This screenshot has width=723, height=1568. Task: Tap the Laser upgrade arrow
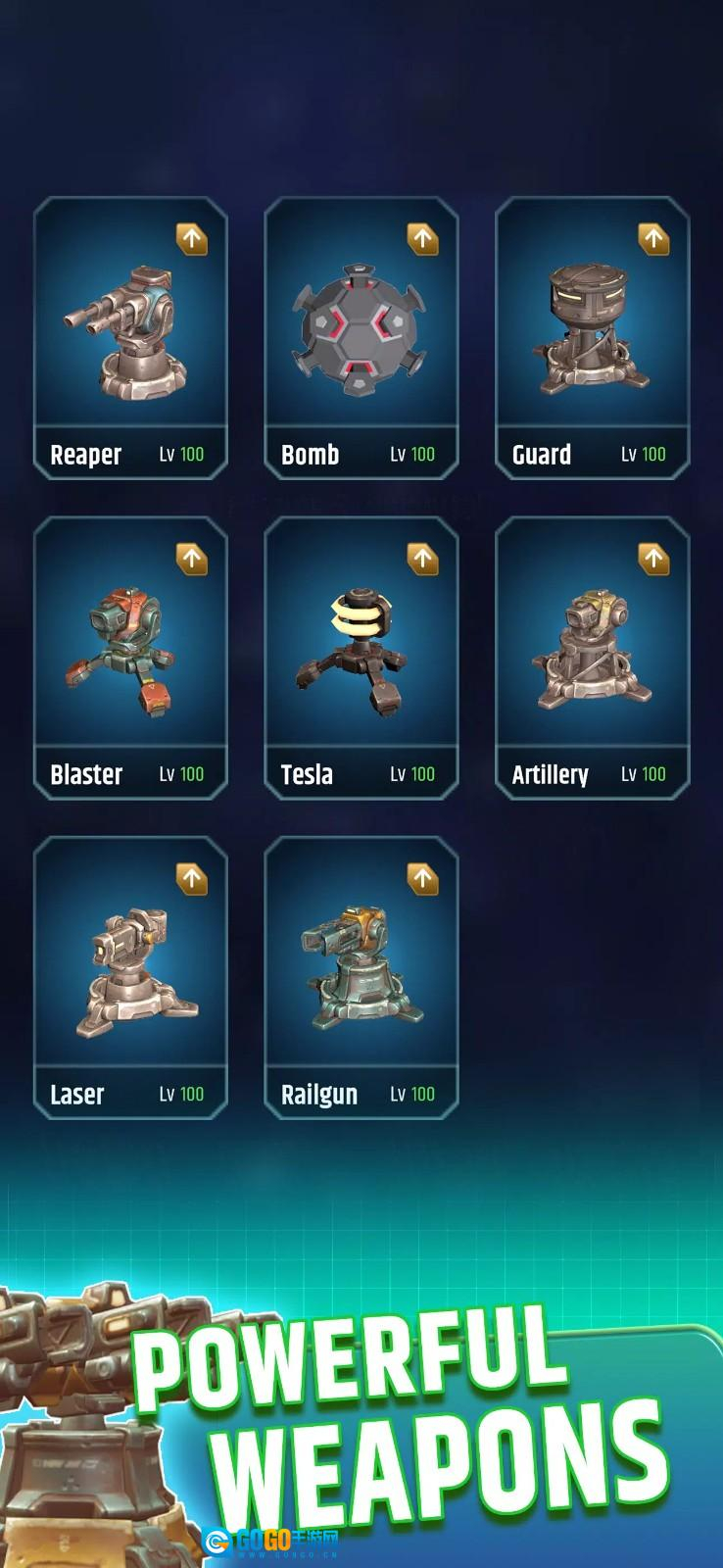point(192,879)
